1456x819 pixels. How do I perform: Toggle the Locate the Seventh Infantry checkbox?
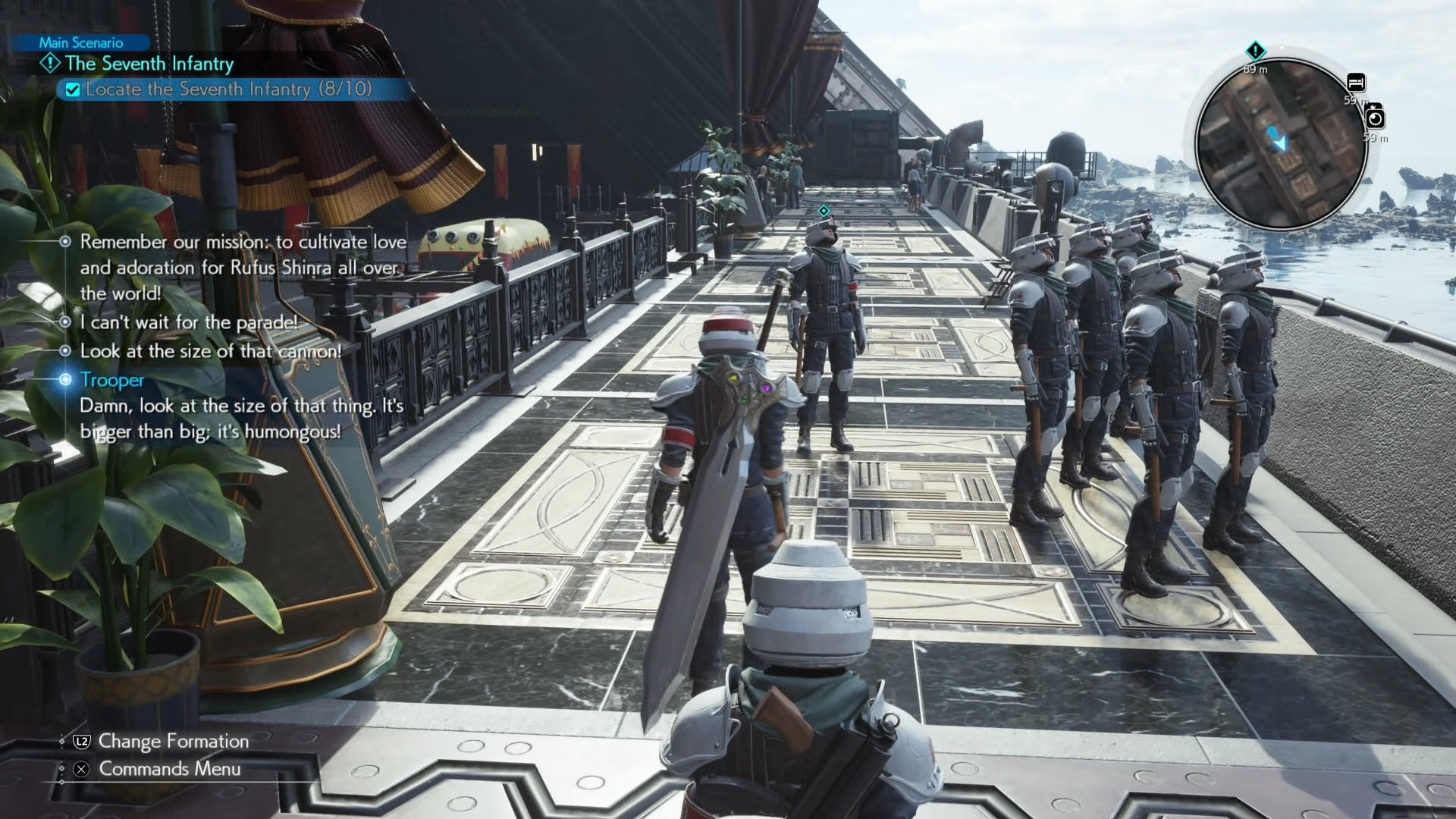(x=73, y=90)
